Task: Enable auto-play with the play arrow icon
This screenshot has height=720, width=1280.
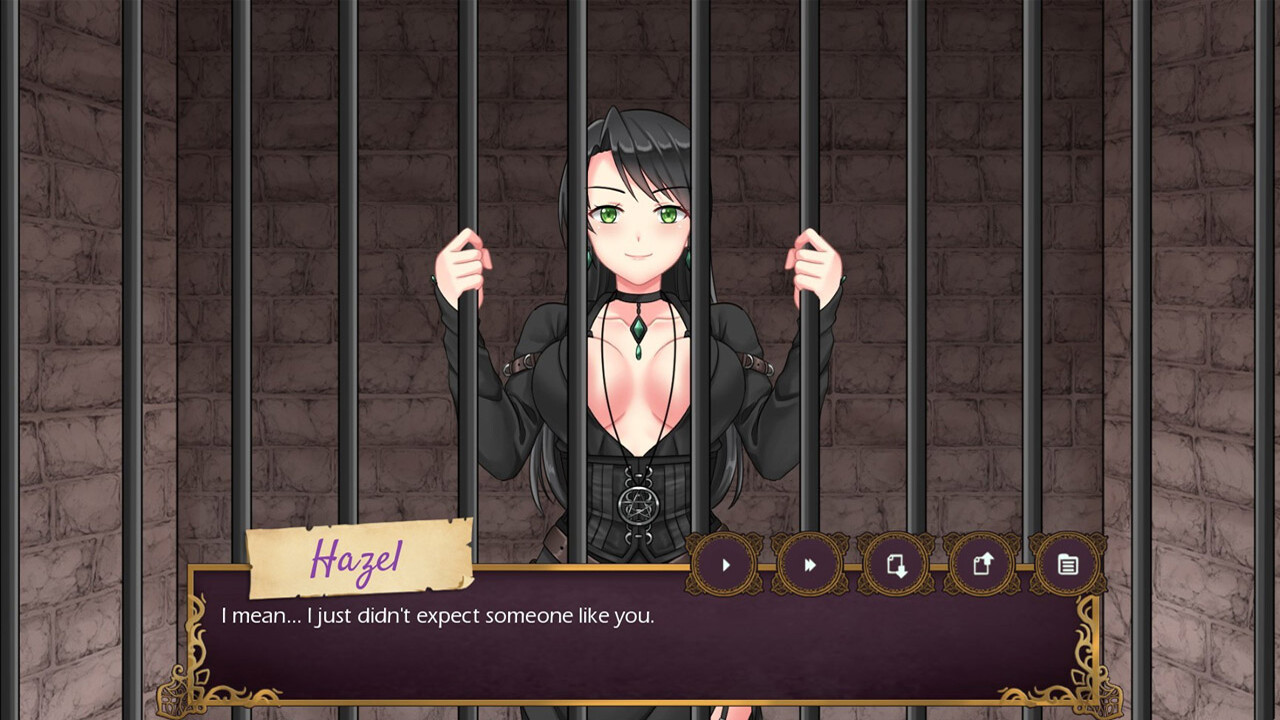Action: pos(726,565)
